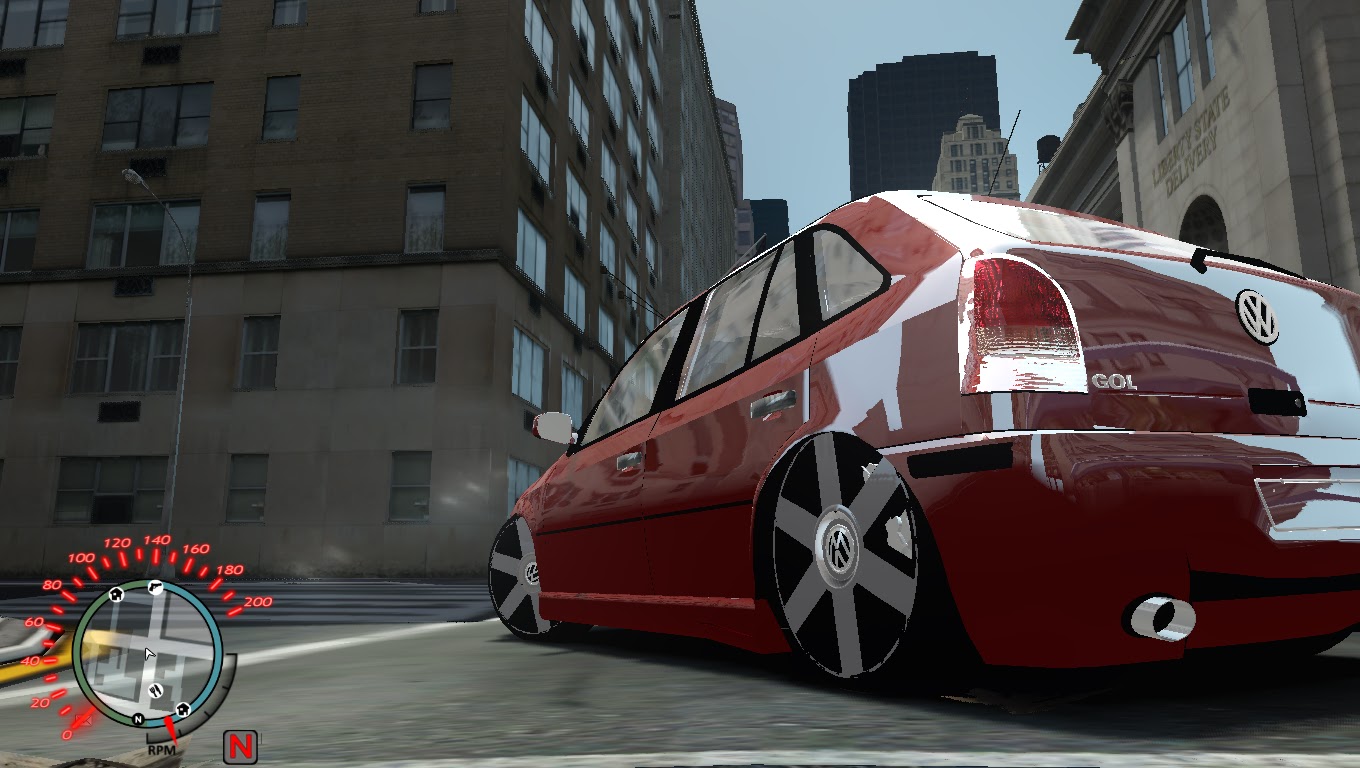The height and width of the screenshot is (768, 1360).
Task: Click the pistol gun shop icon on minimap
Action: 156,587
